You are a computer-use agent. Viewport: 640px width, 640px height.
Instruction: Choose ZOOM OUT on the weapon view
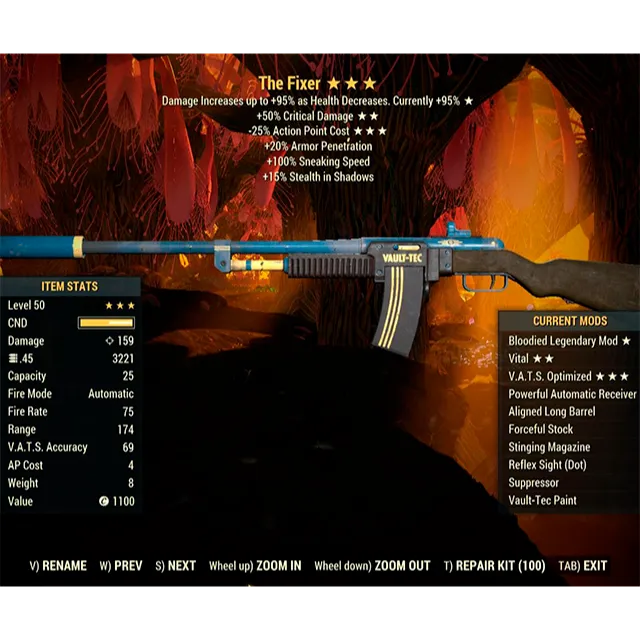372,566
